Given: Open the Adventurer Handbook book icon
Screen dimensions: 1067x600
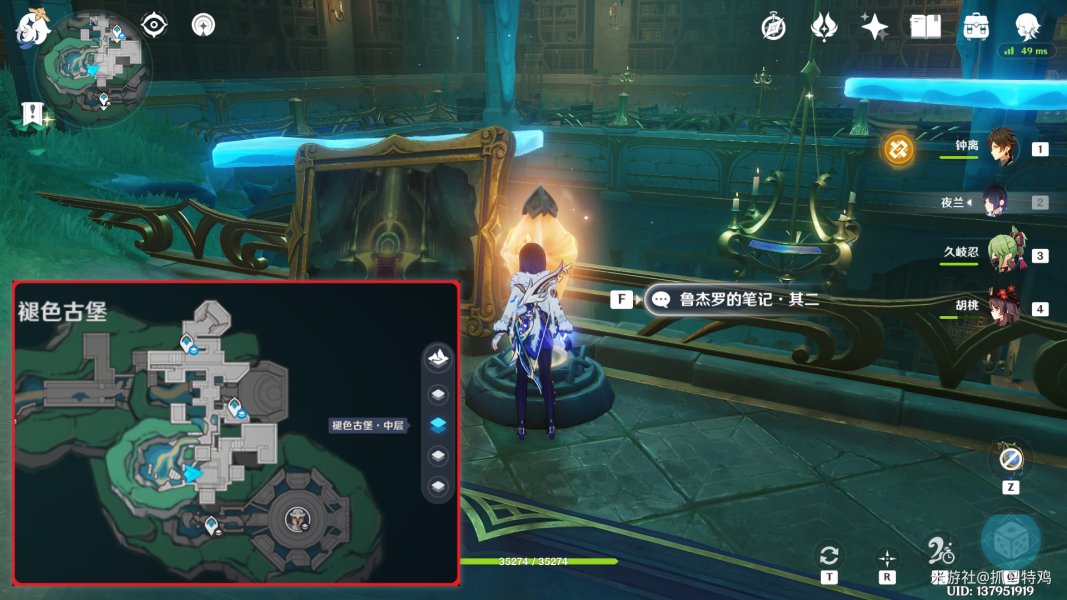Looking at the screenshot, I should click(x=926, y=27).
